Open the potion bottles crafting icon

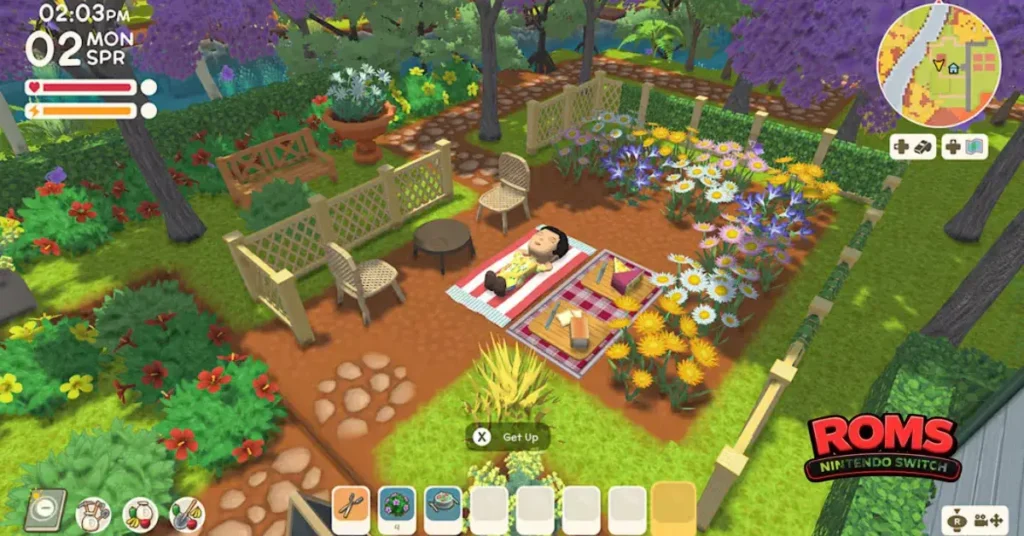(93, 514)
